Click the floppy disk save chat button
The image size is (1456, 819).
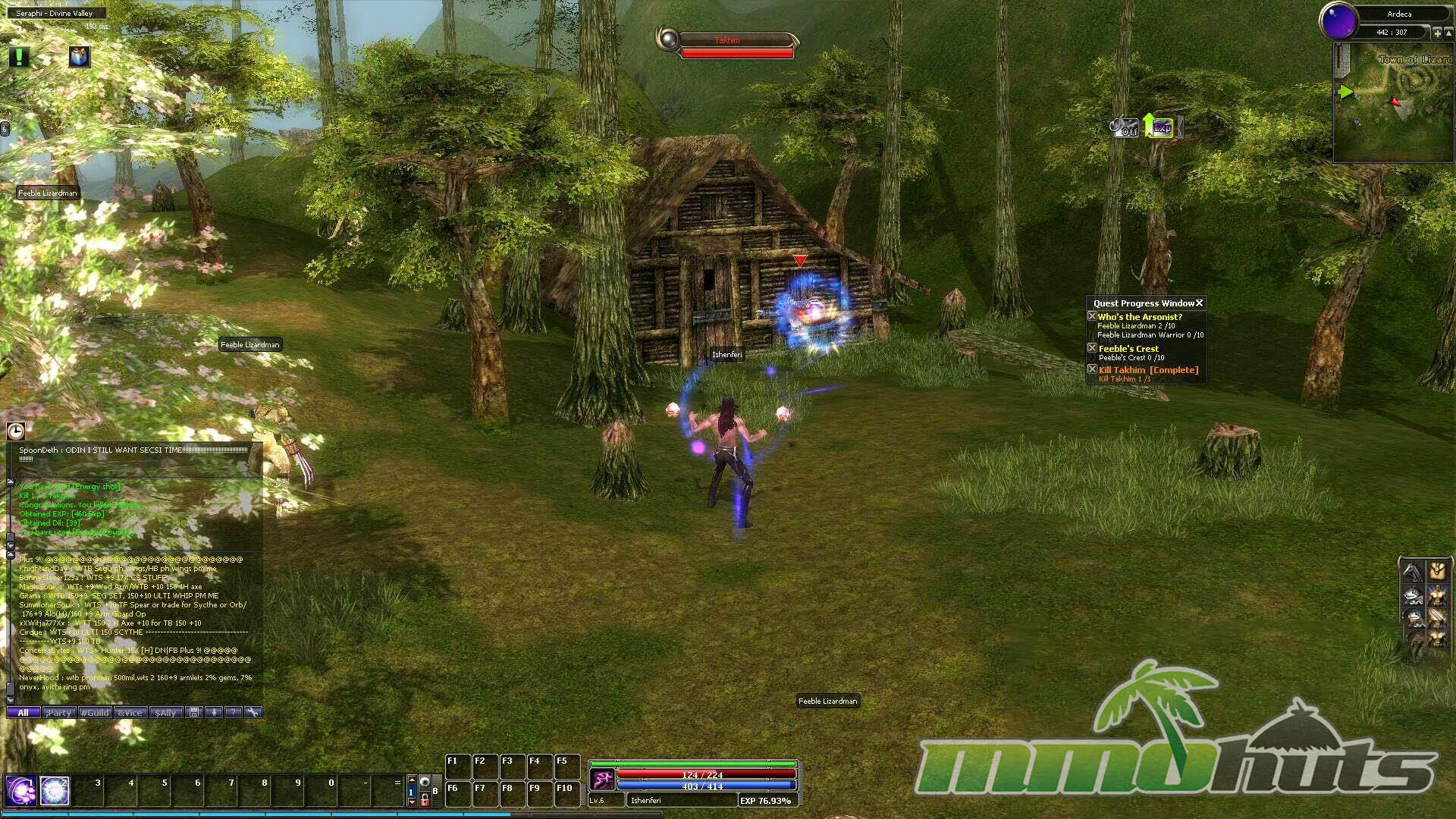click(194, 712)
